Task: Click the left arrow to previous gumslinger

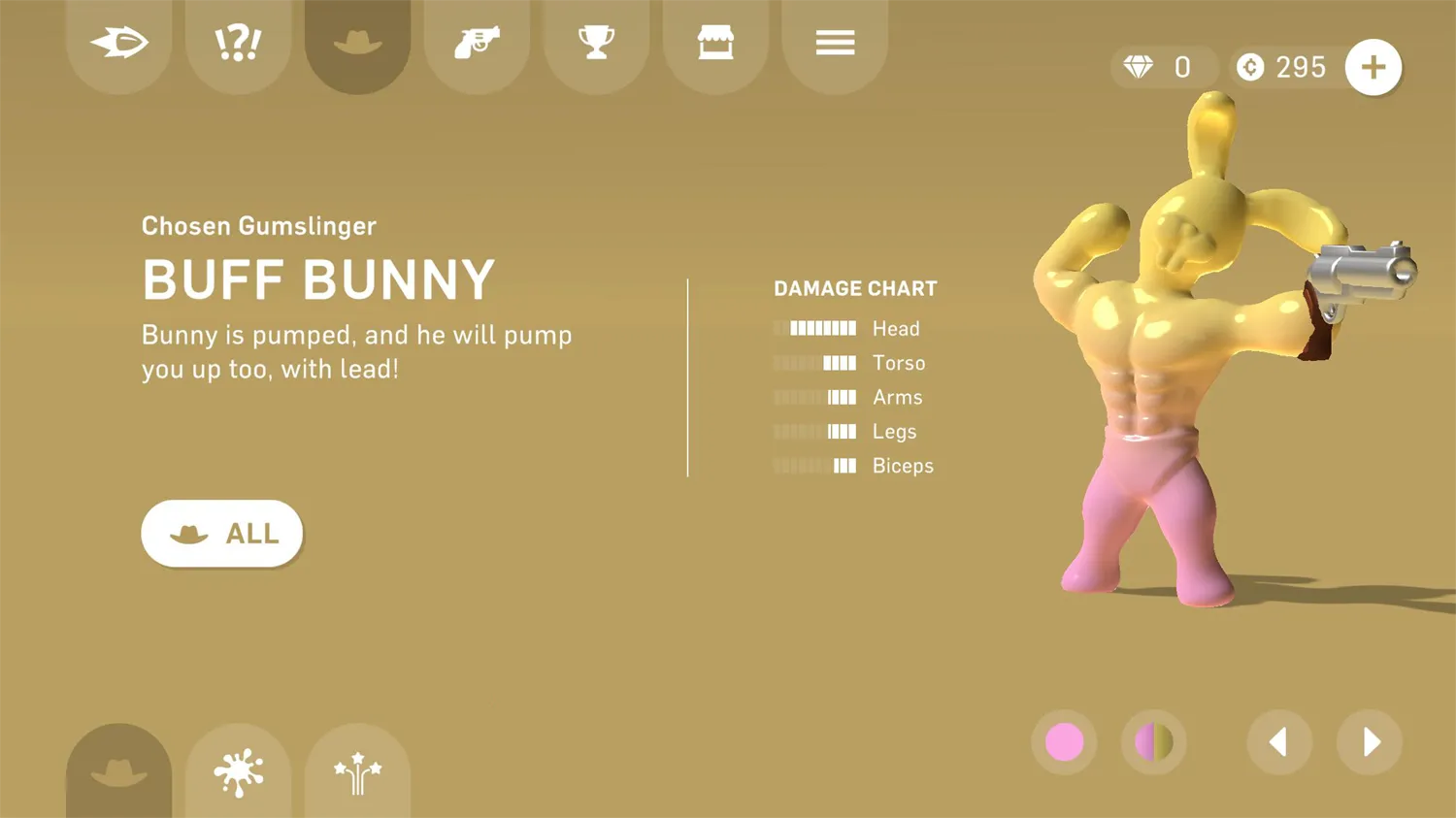Action: tap(1279, 742)
